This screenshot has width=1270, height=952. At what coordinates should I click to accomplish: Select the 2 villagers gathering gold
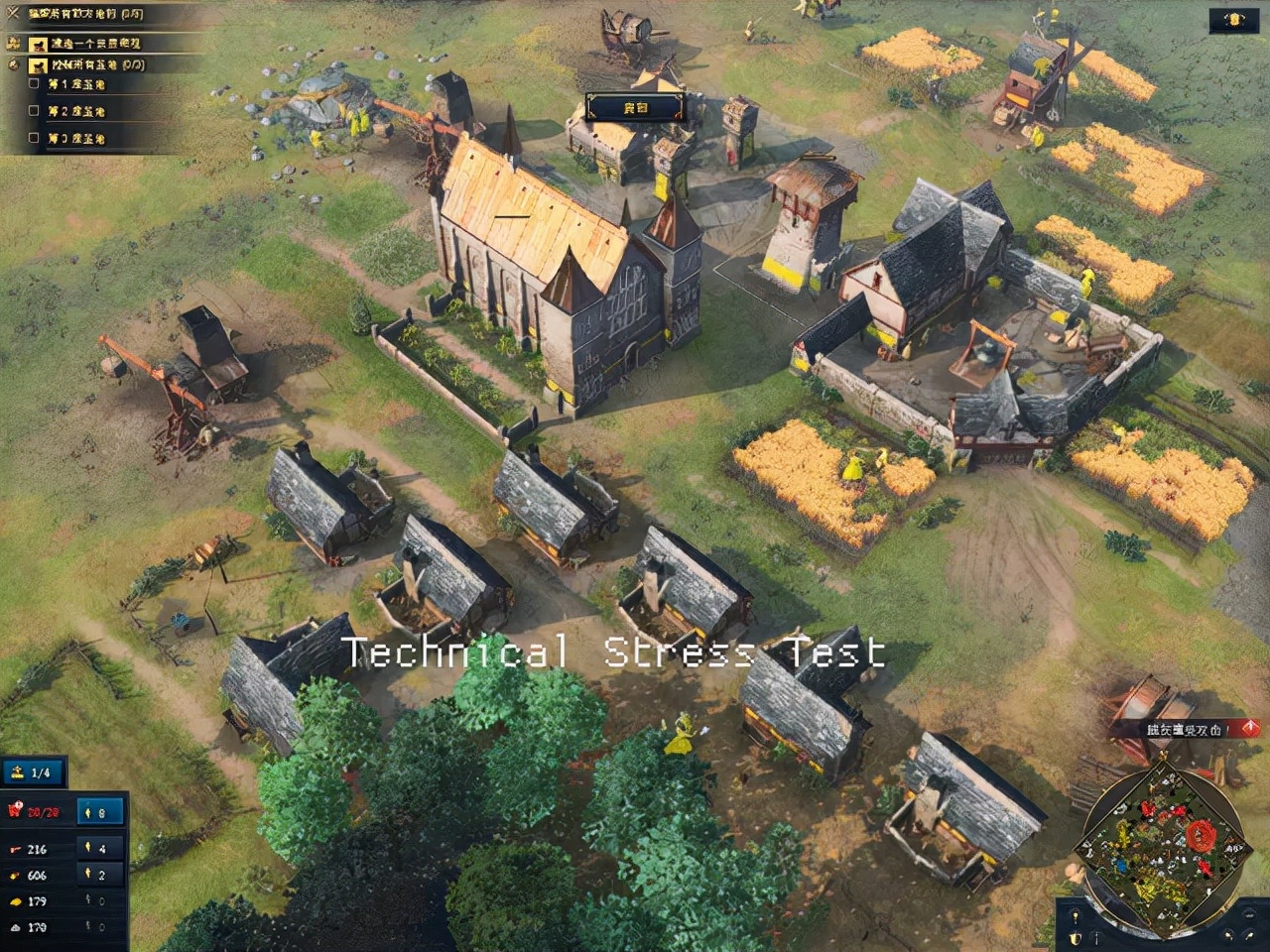click(x=100, y=875)
